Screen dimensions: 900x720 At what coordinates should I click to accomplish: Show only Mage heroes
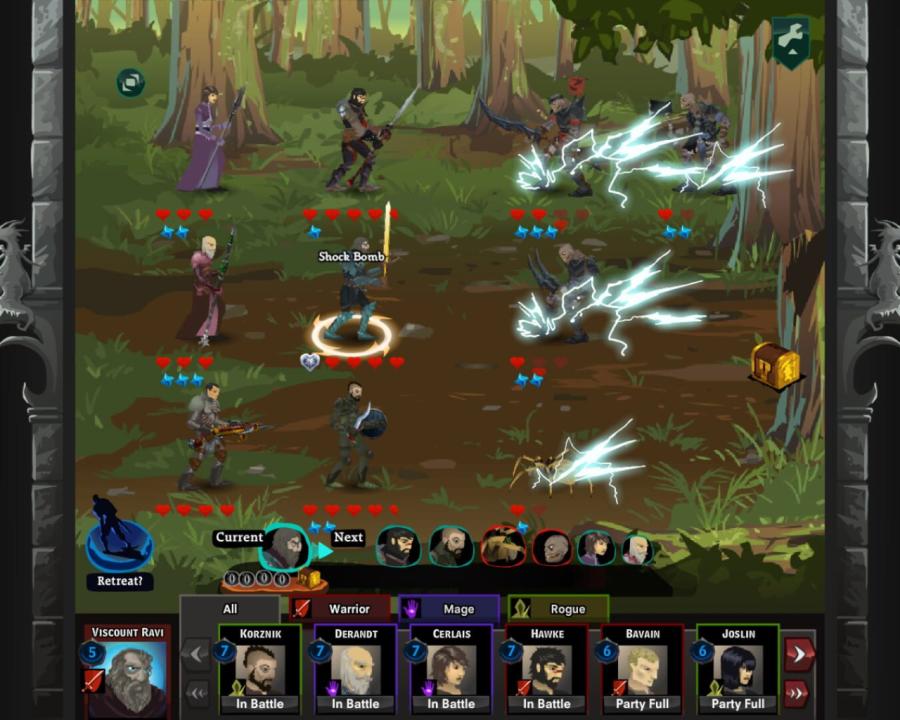click(x=448, y=608)
